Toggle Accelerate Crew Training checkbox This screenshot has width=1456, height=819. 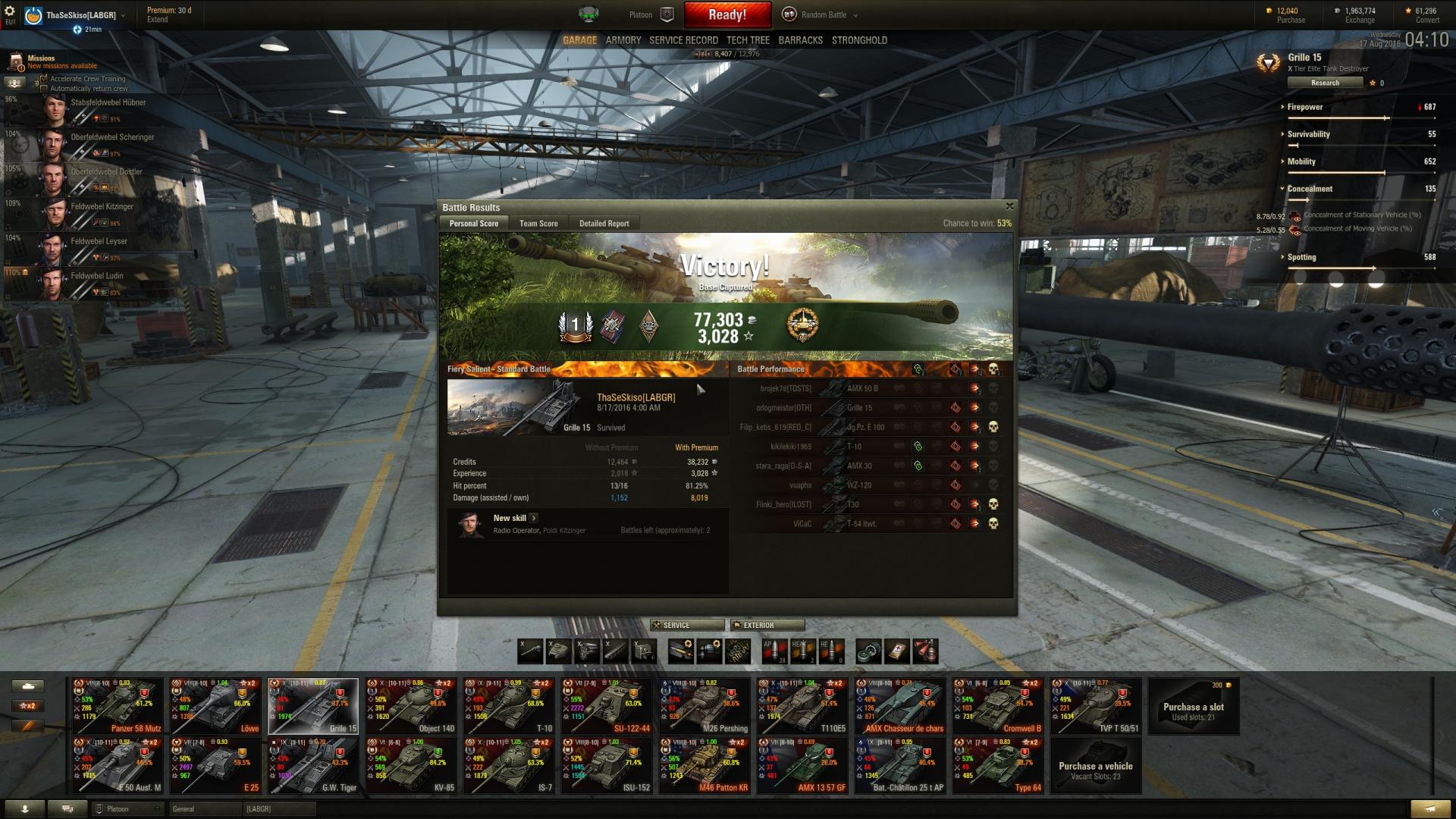pyautogui.click(x=44, y=79)
